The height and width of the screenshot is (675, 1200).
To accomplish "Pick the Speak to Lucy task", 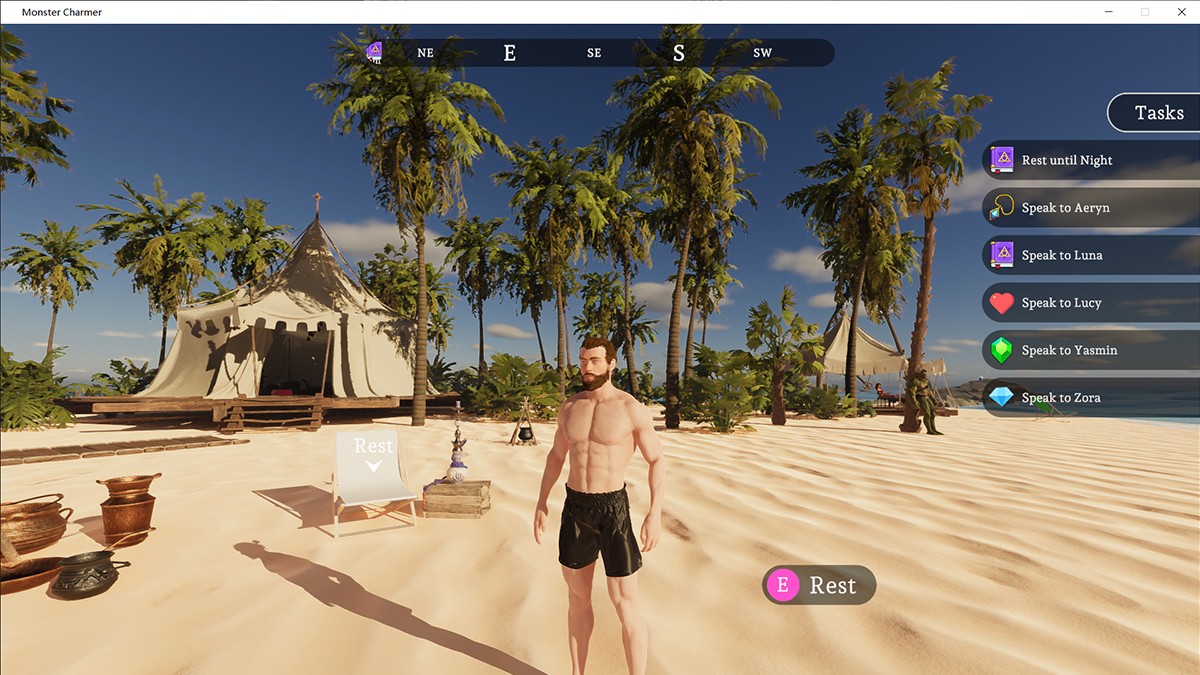I will tap(1061, 303).
